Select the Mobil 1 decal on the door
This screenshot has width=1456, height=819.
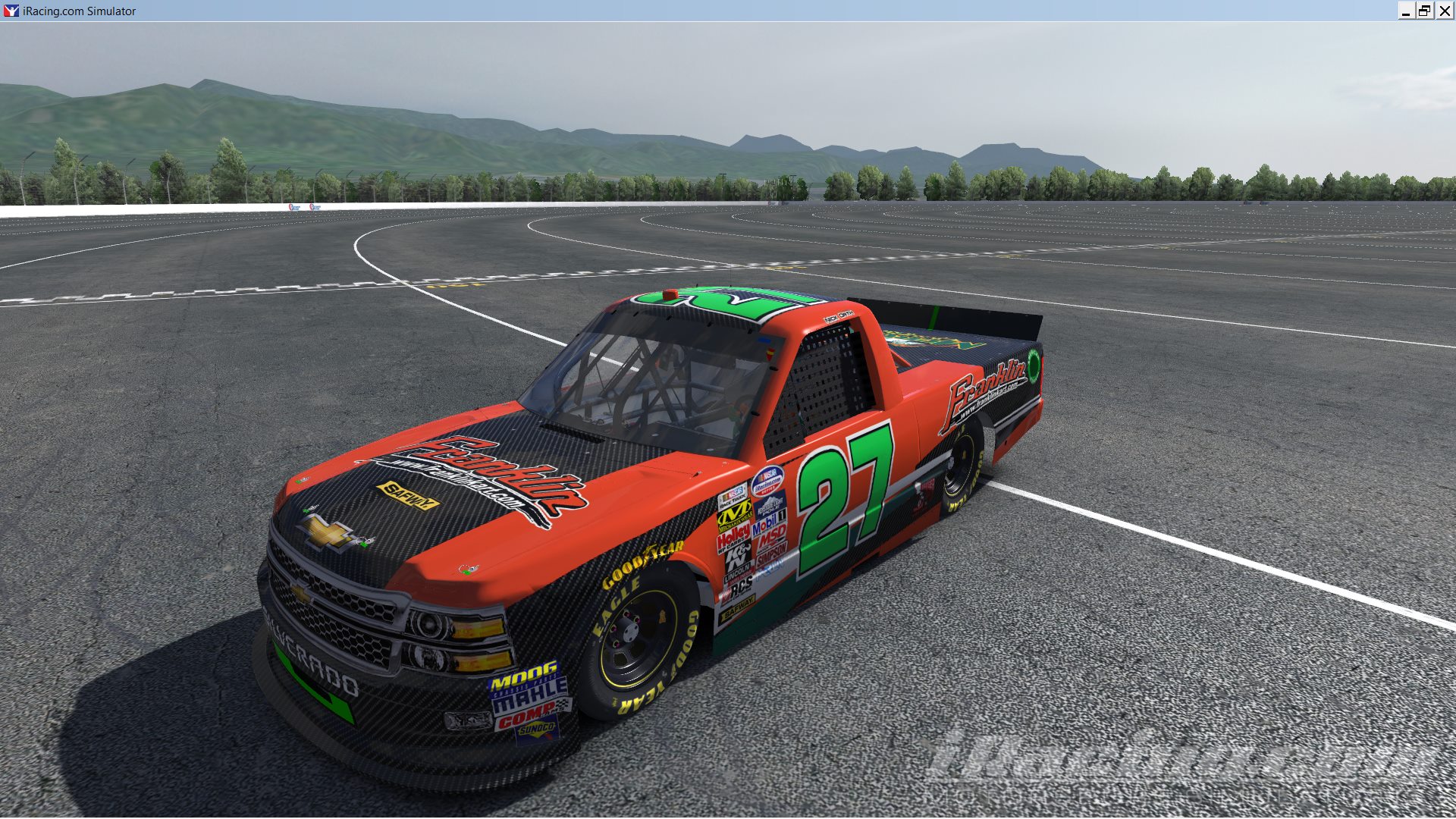770,522
